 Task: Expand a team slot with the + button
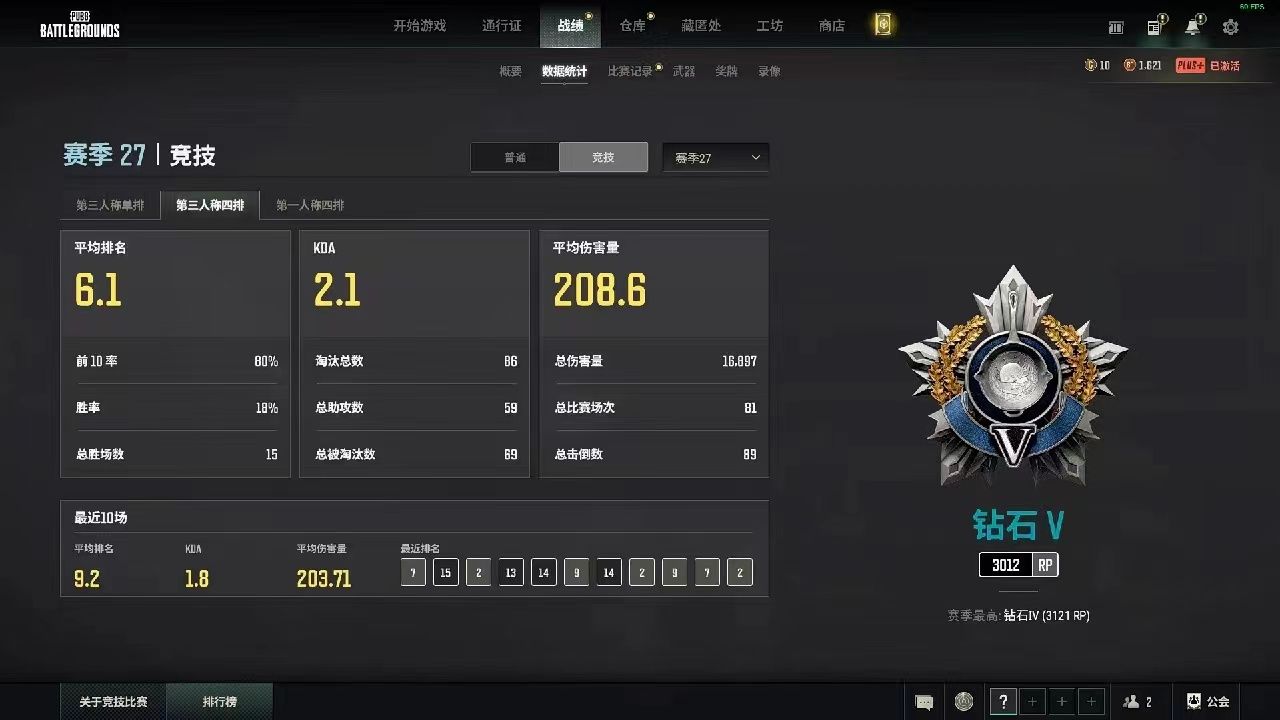coord(1031,700)
